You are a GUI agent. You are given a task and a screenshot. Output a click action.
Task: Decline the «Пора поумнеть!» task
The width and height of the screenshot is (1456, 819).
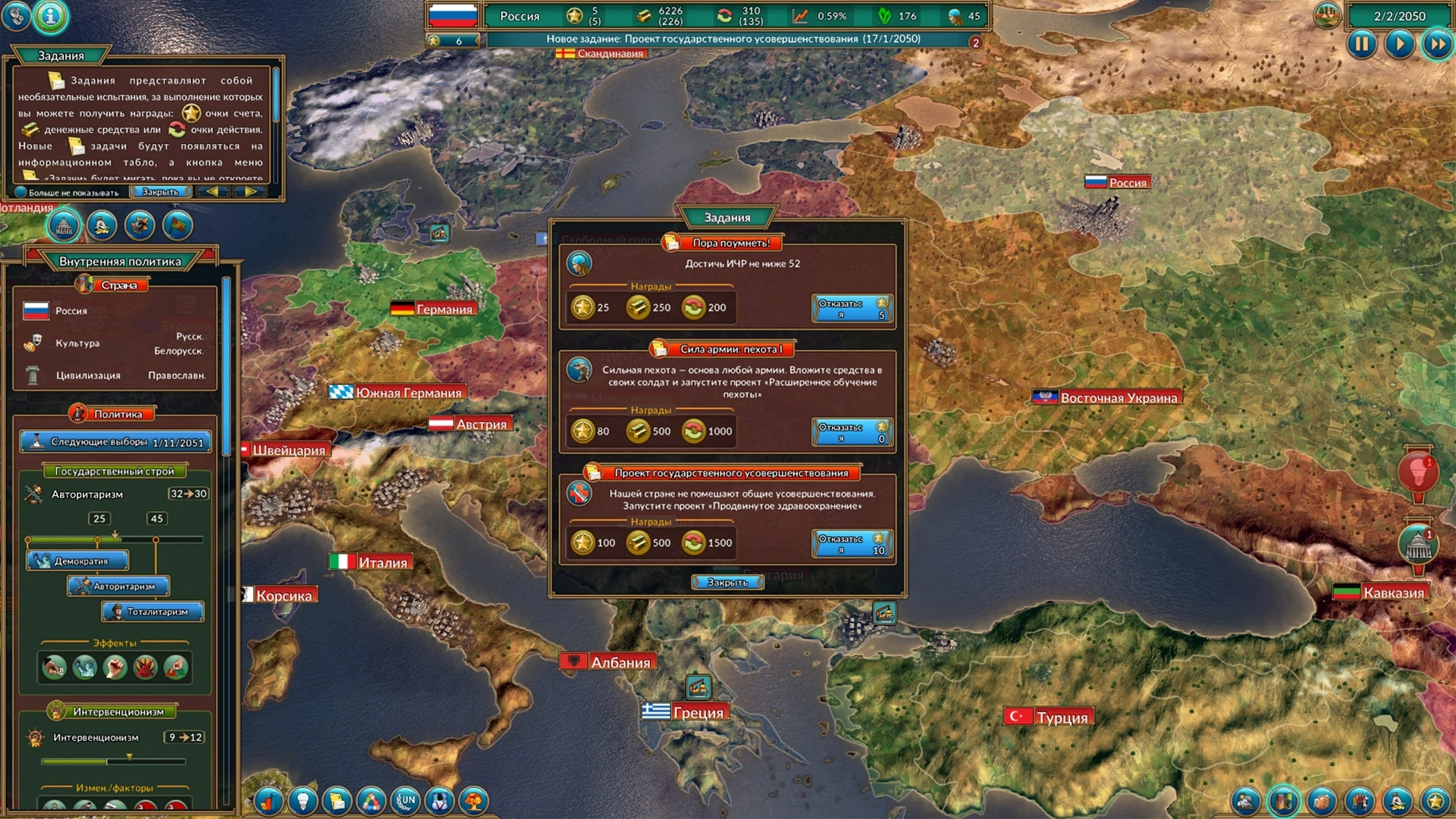(x=852, y=309)
